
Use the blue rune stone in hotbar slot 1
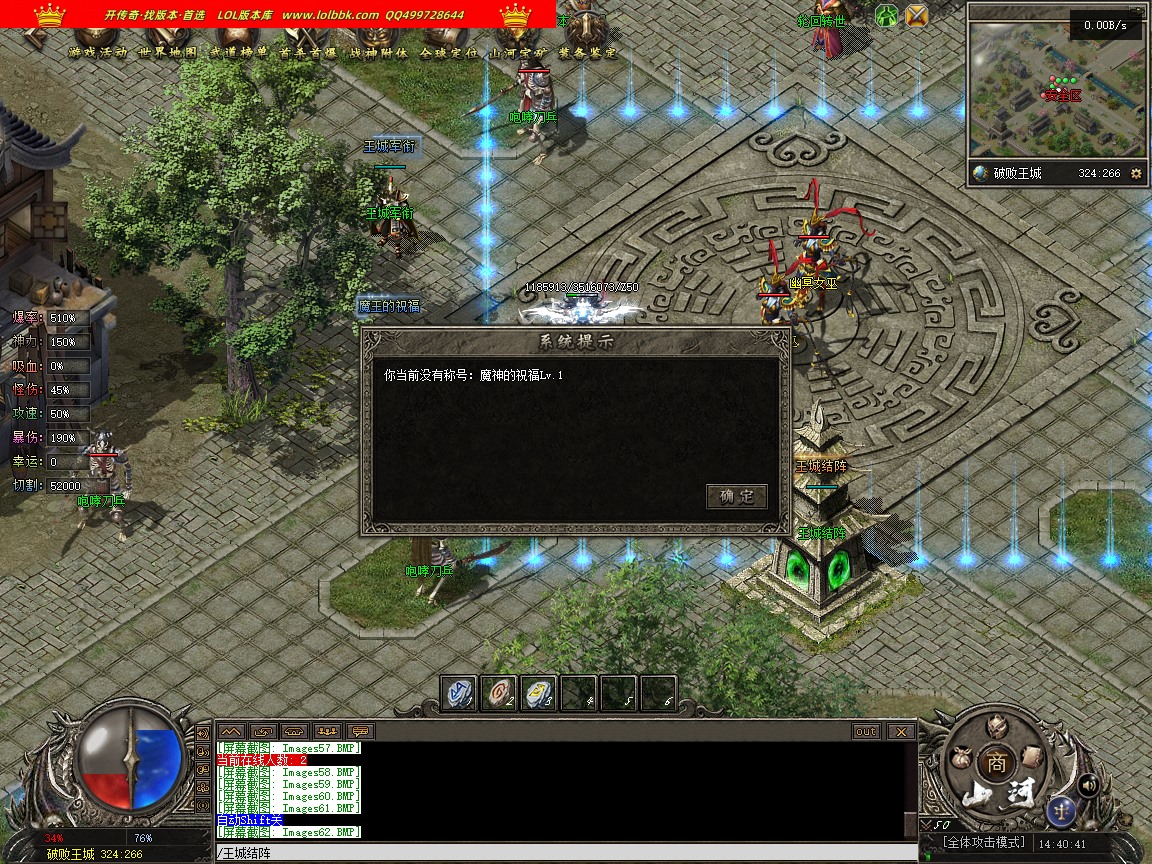tap(460, 693)
